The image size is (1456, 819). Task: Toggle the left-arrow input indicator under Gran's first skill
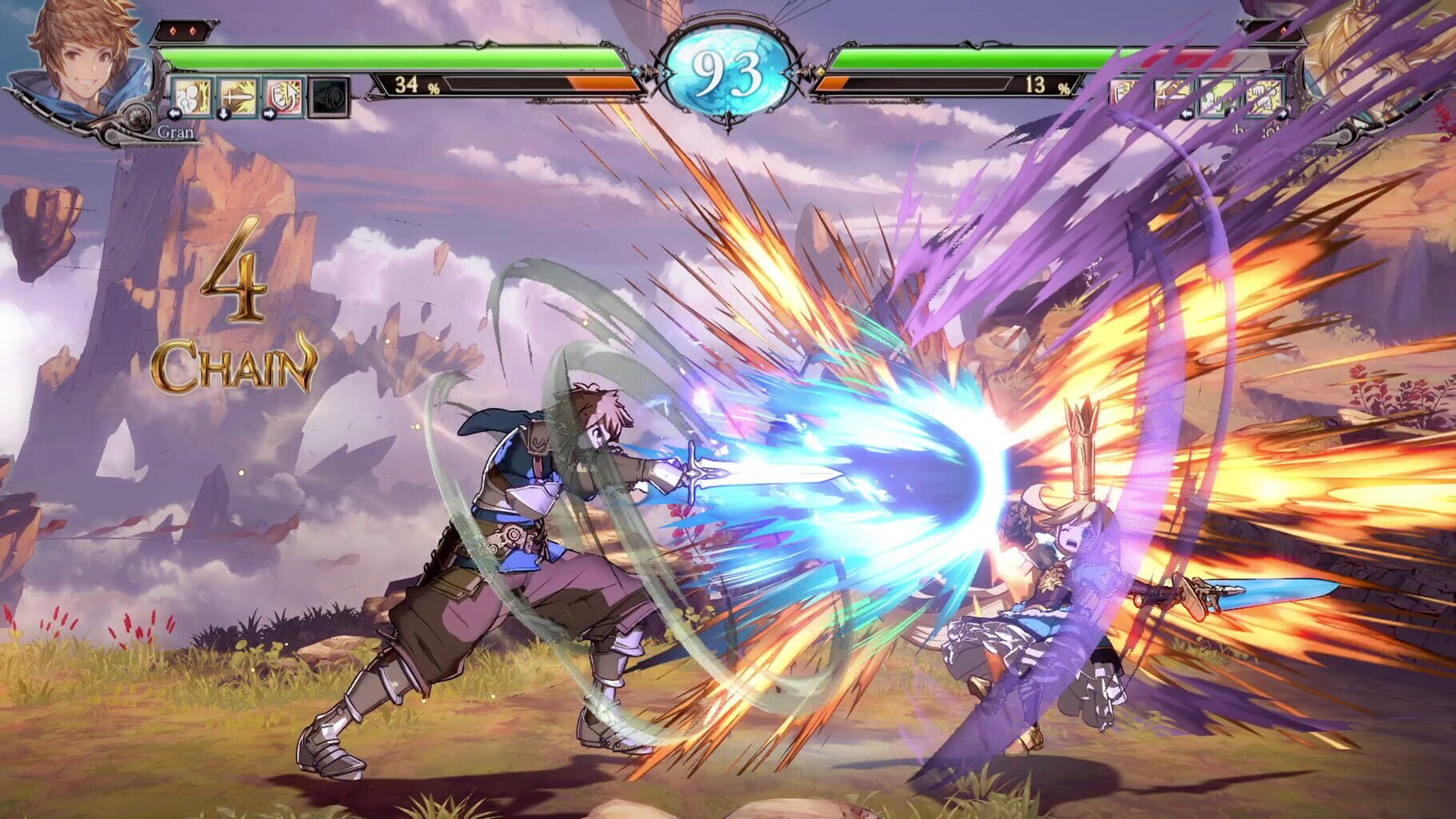point(174,114)
